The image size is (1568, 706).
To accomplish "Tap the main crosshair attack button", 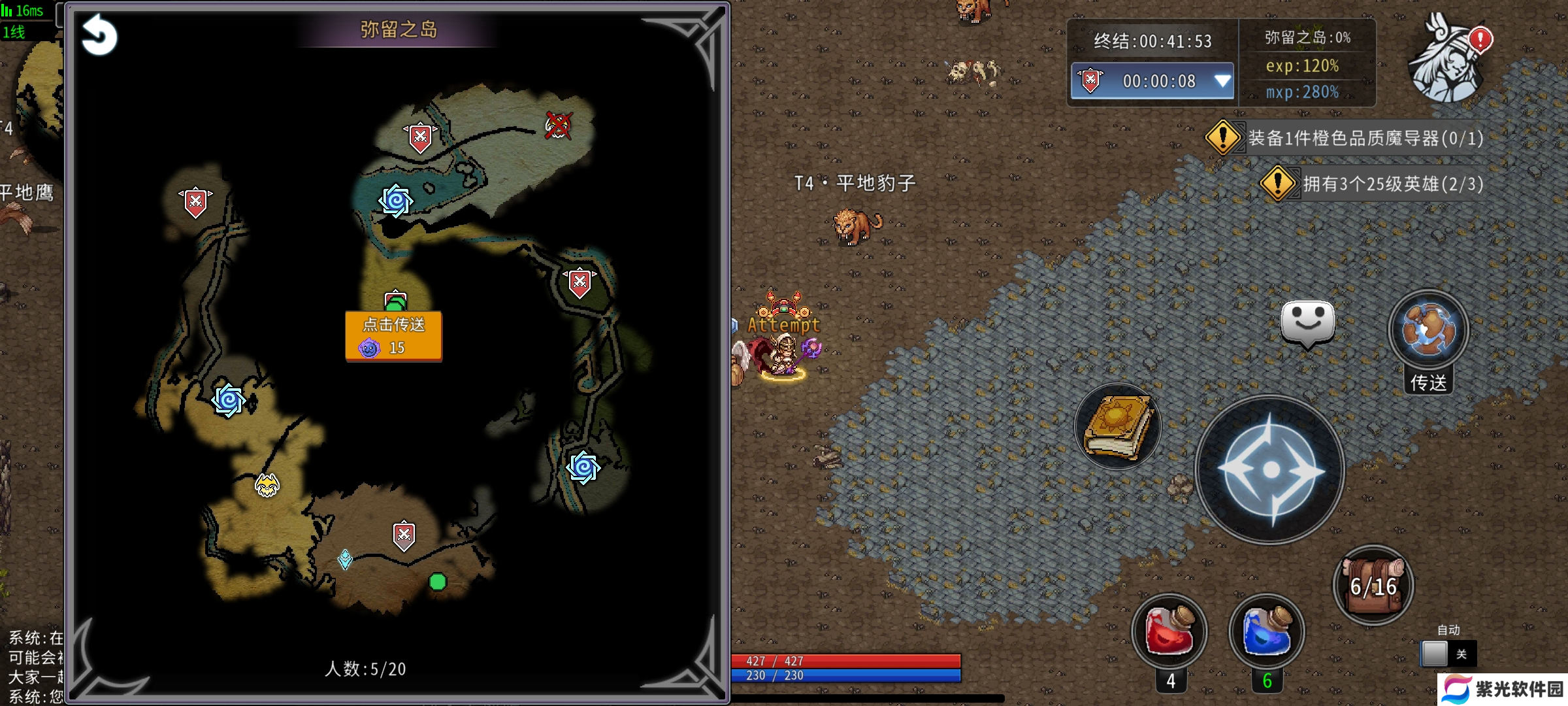I will [x=1270, y=469].
